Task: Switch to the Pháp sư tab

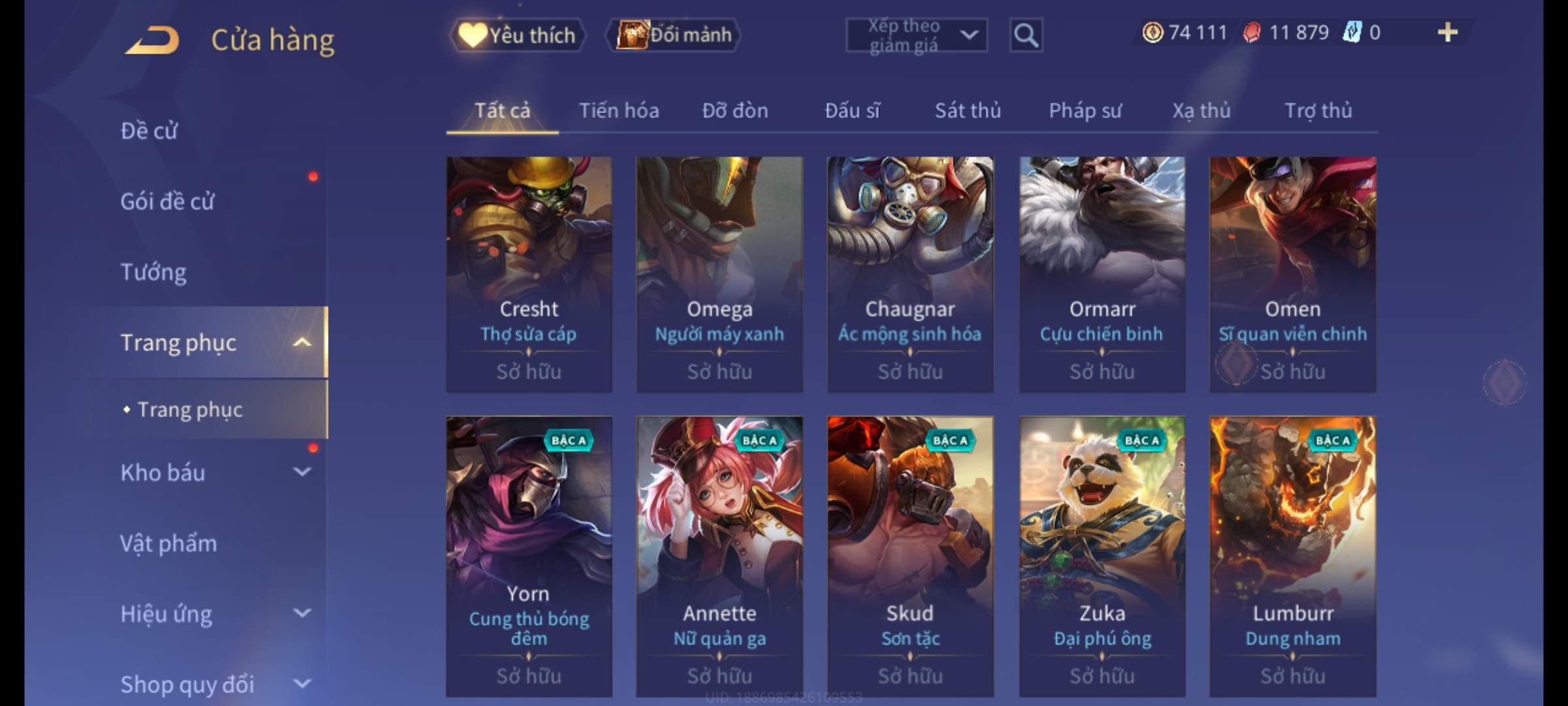Action: click(x=1085, y=111)
